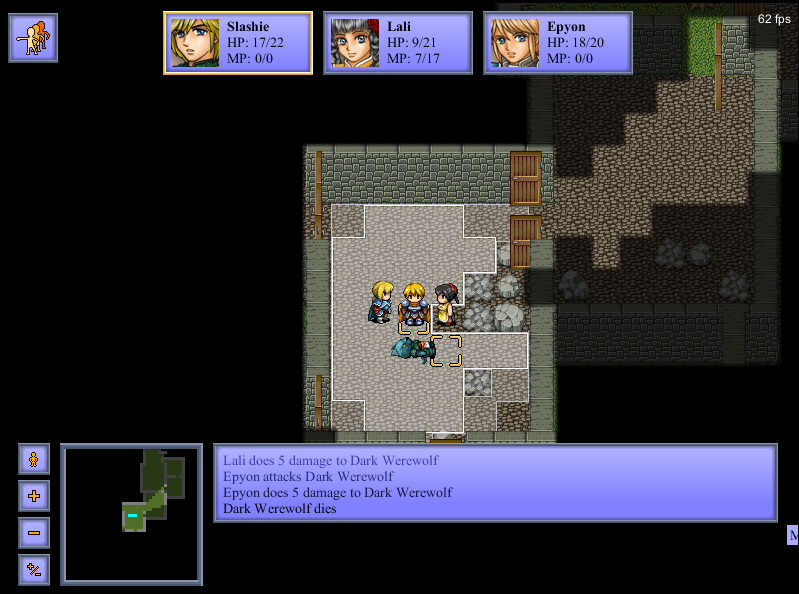Choose Lali's party portrait panel
This screenshot has height=594, width=799.
click(398, 43)
